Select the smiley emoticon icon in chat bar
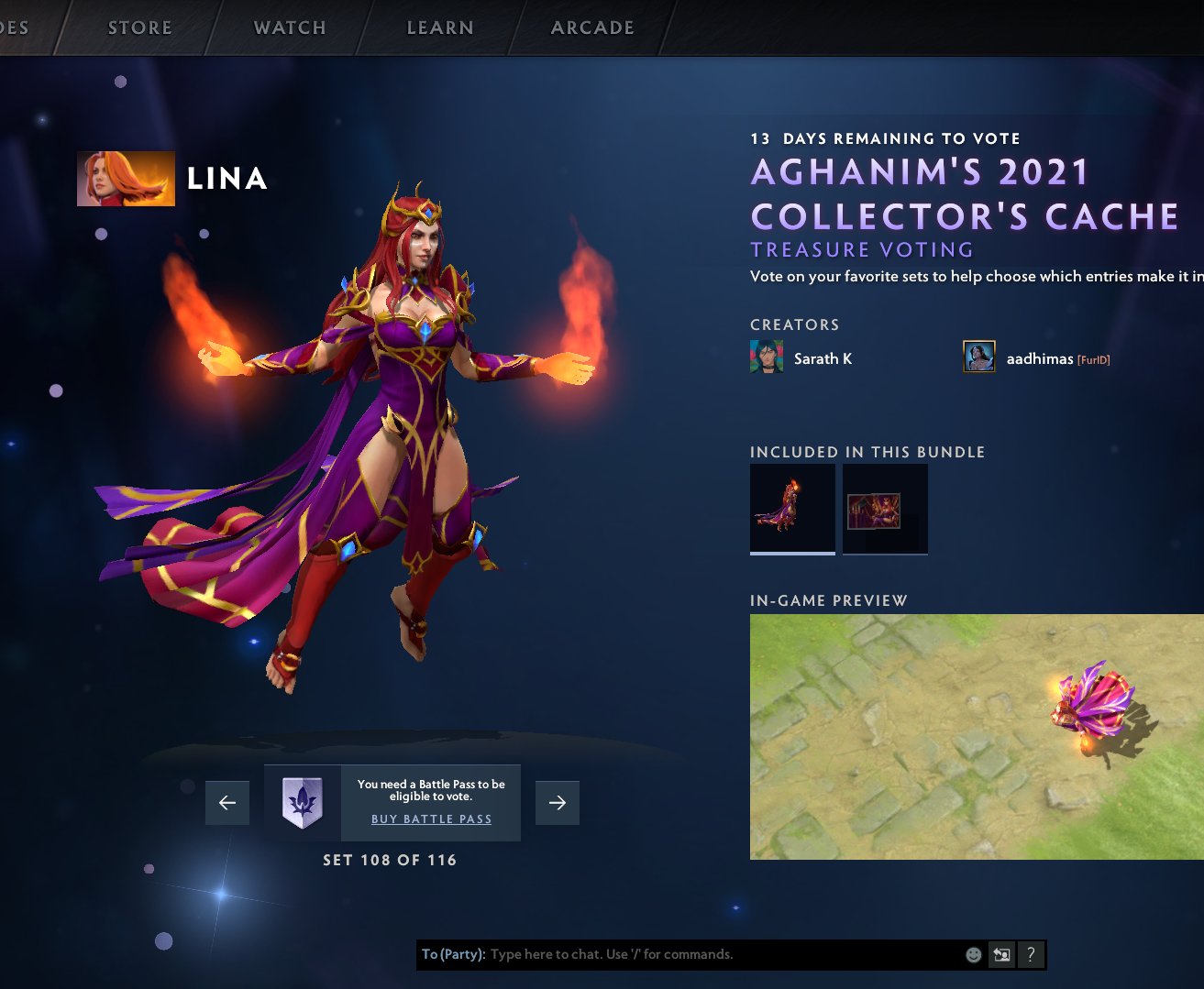The image size is (1204, 989). coord(972,954)
